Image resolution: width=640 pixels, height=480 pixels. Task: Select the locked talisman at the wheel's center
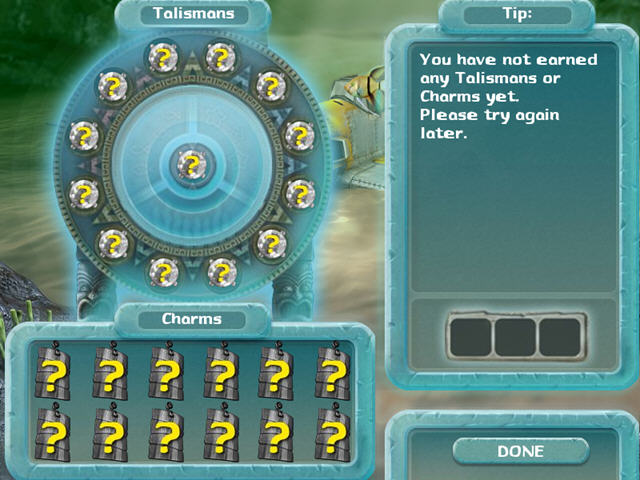[187, 163]
